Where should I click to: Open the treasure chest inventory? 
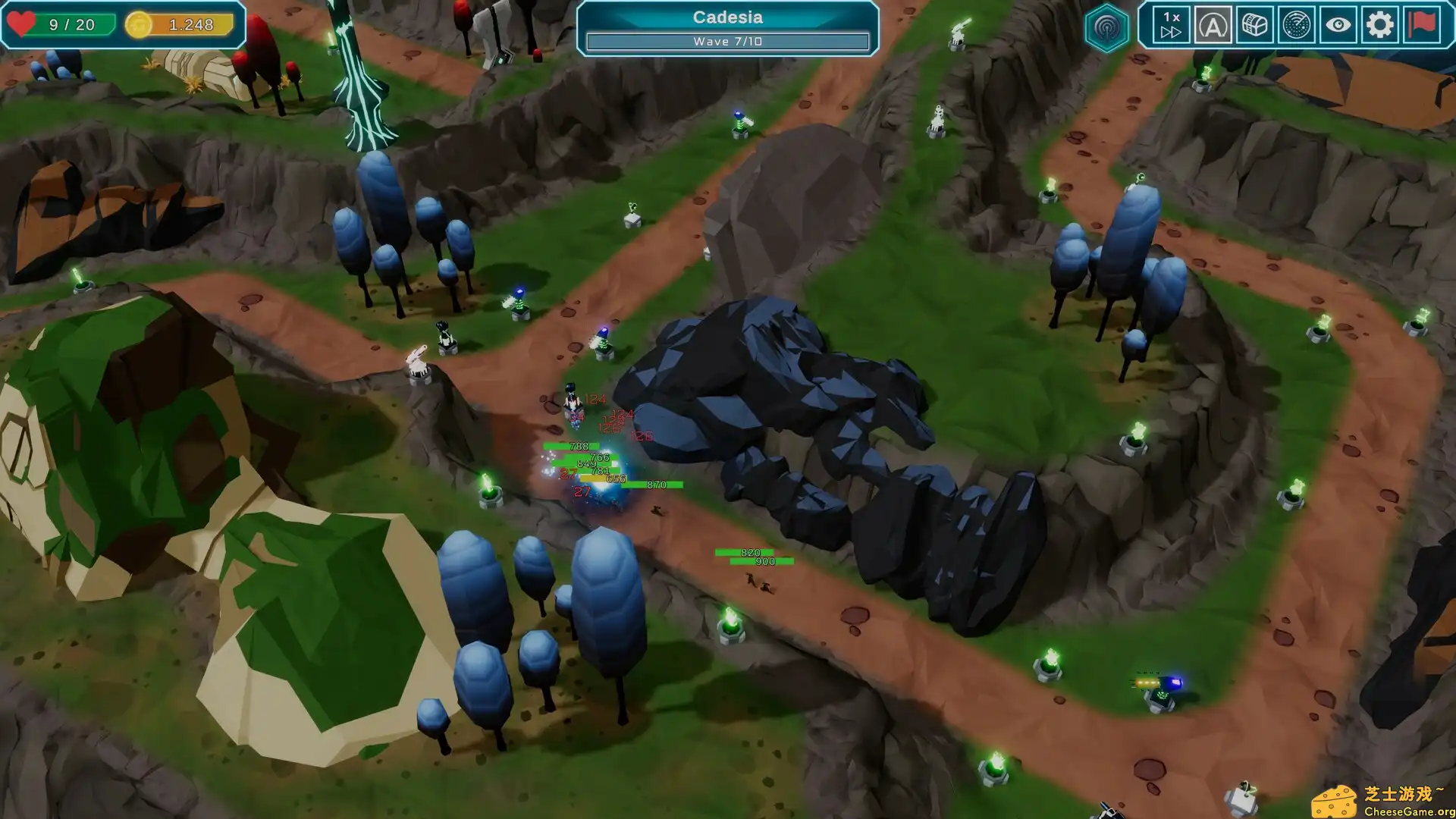click(x=1254, y=25)
